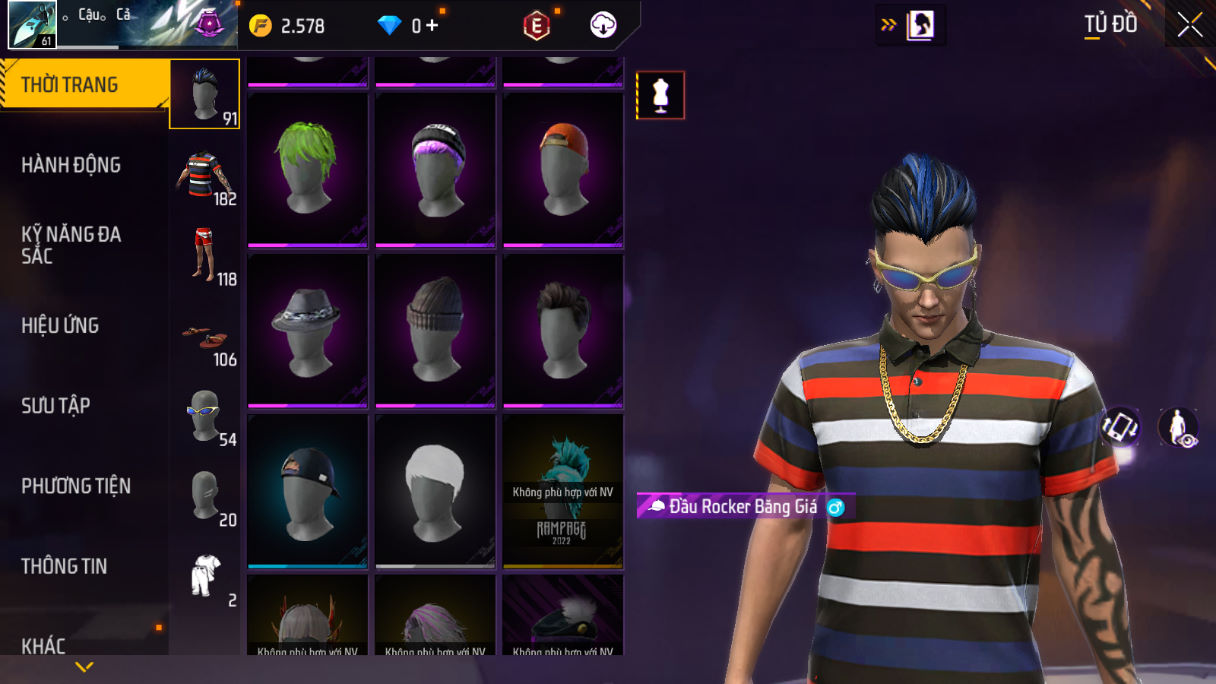This screenshot has height=684, width=1216.
Task: Open the THỜI TRANG category
Action: point(70,85)
